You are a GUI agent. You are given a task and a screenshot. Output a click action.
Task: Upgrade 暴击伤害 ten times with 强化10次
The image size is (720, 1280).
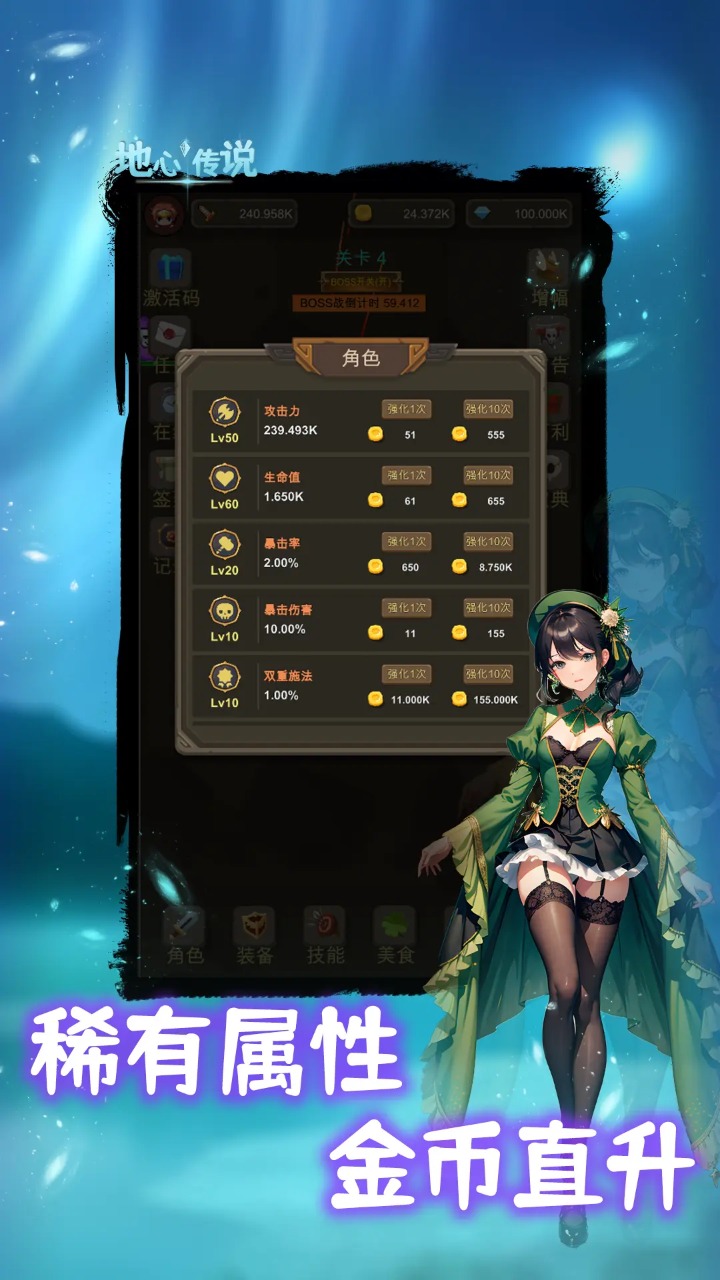tap(488, 608)
